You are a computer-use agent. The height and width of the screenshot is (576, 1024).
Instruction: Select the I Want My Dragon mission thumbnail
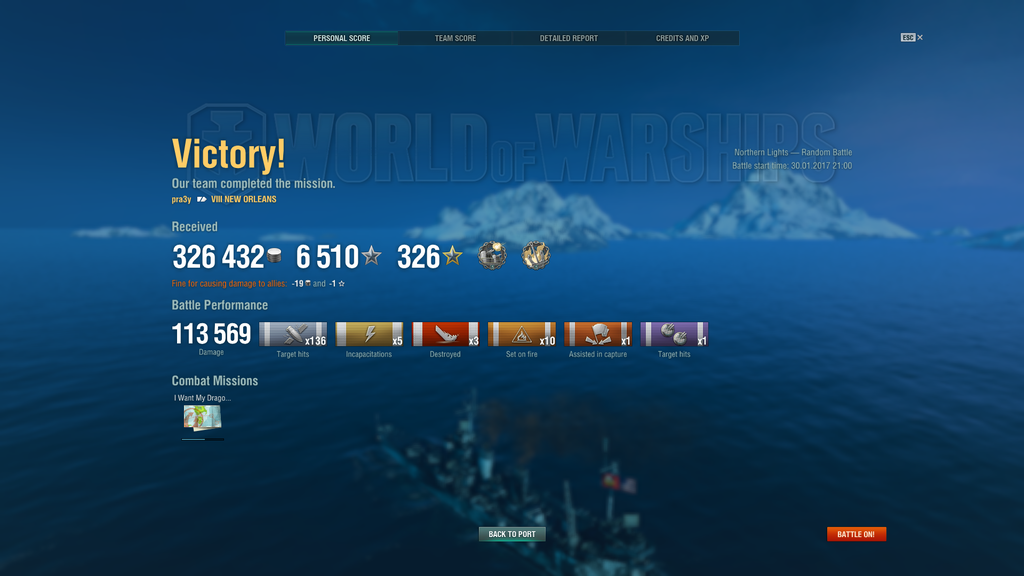pyautogui.click(x=202, y=417)
